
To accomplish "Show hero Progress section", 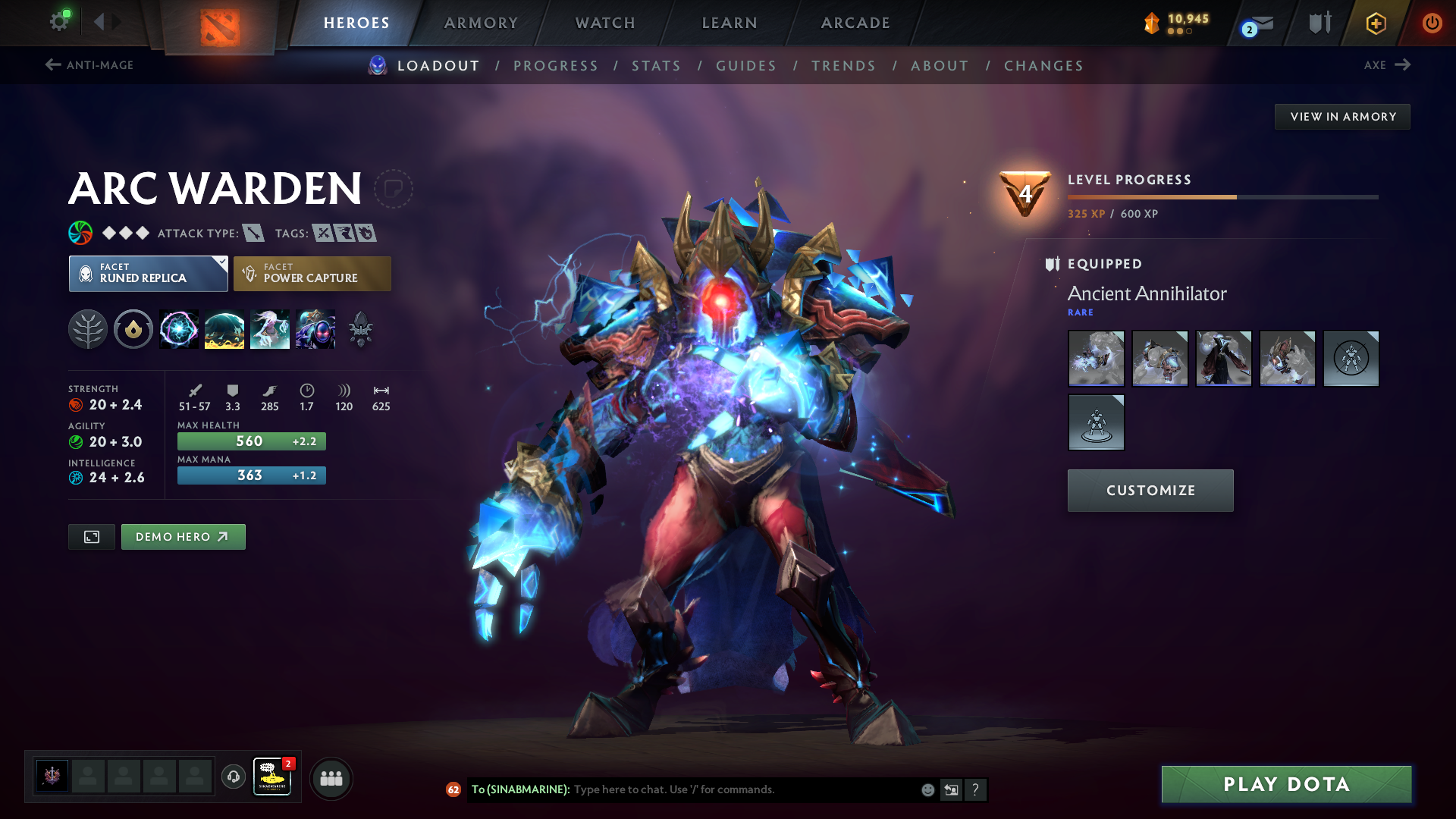I will (556, 66).
